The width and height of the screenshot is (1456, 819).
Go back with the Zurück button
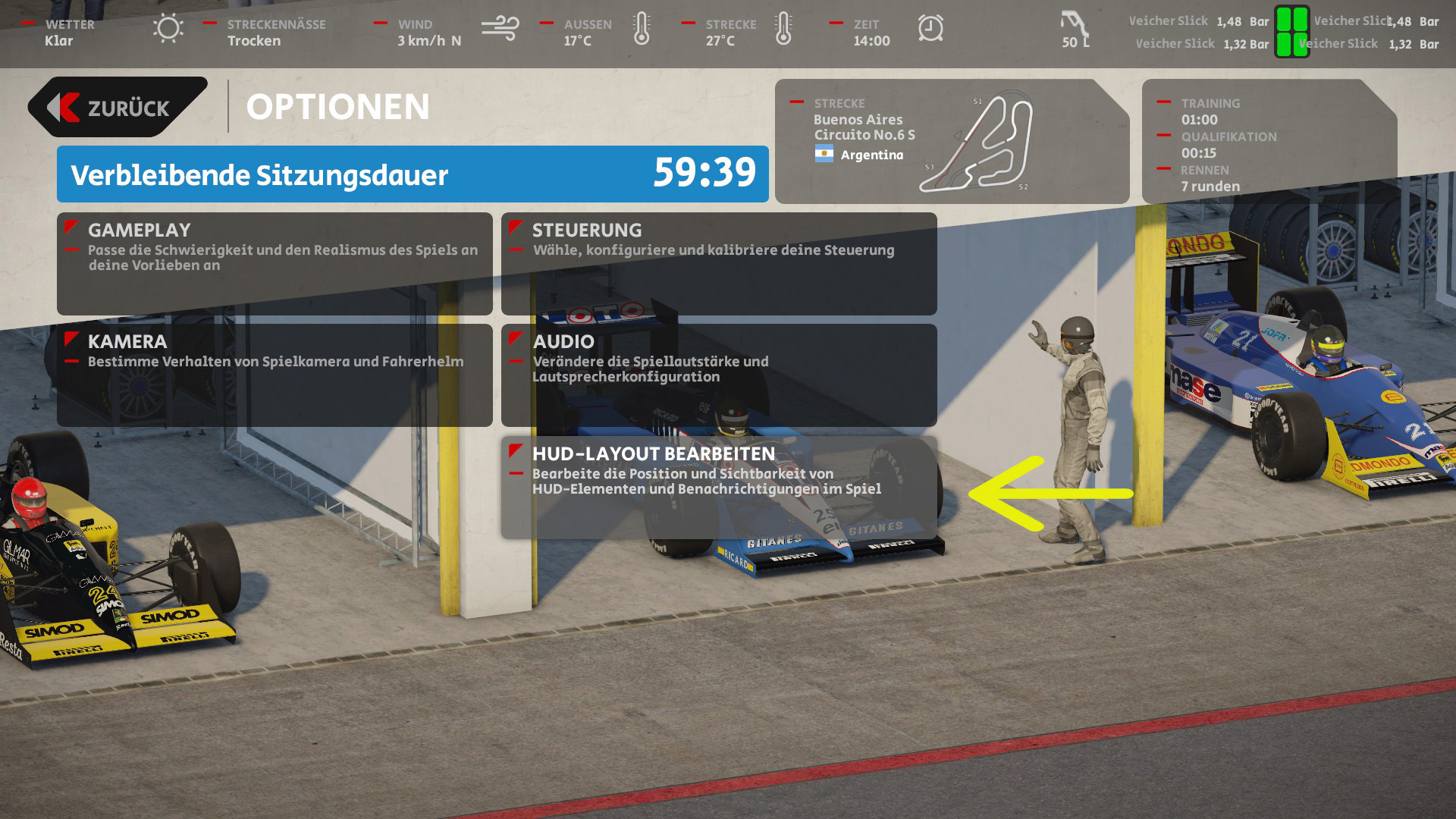pos(118,108)
